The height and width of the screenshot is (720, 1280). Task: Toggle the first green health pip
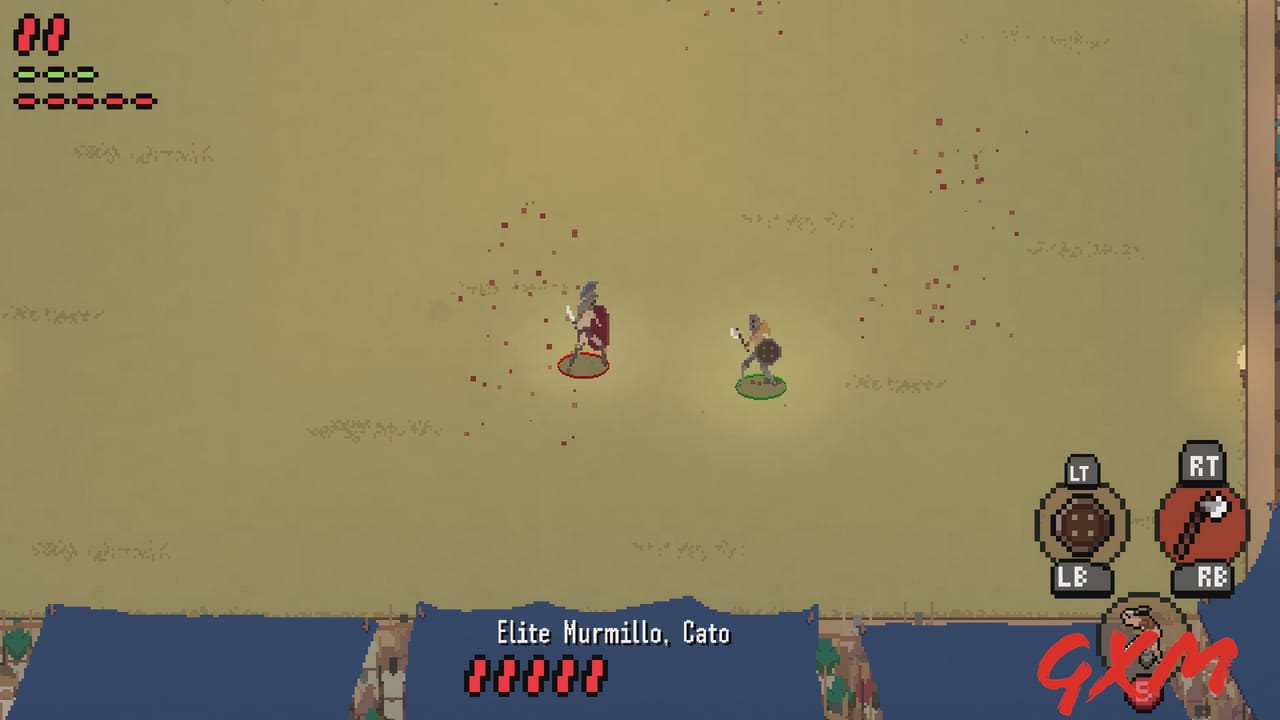[27, 72]
